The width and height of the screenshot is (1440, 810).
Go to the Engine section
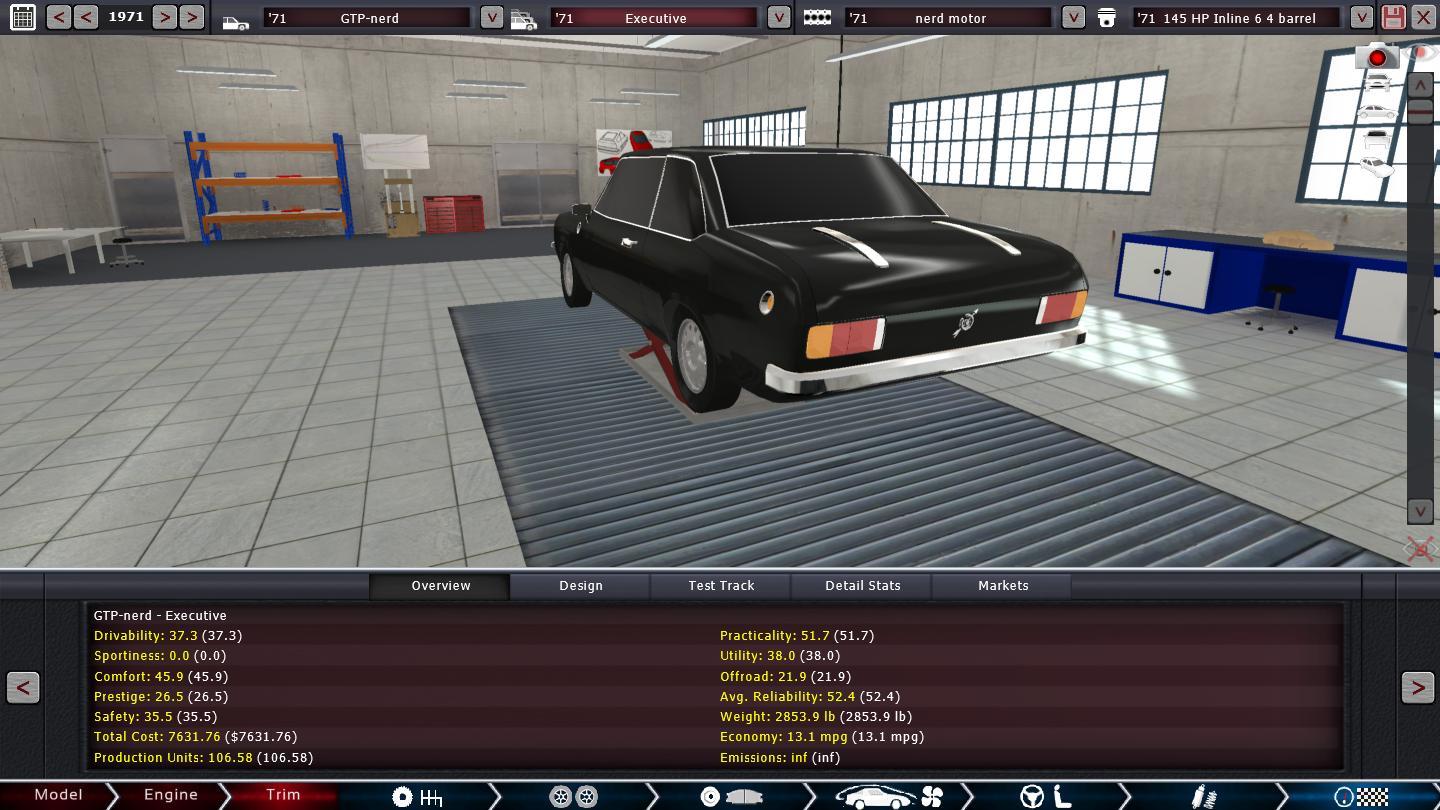(x=170, y=795)
